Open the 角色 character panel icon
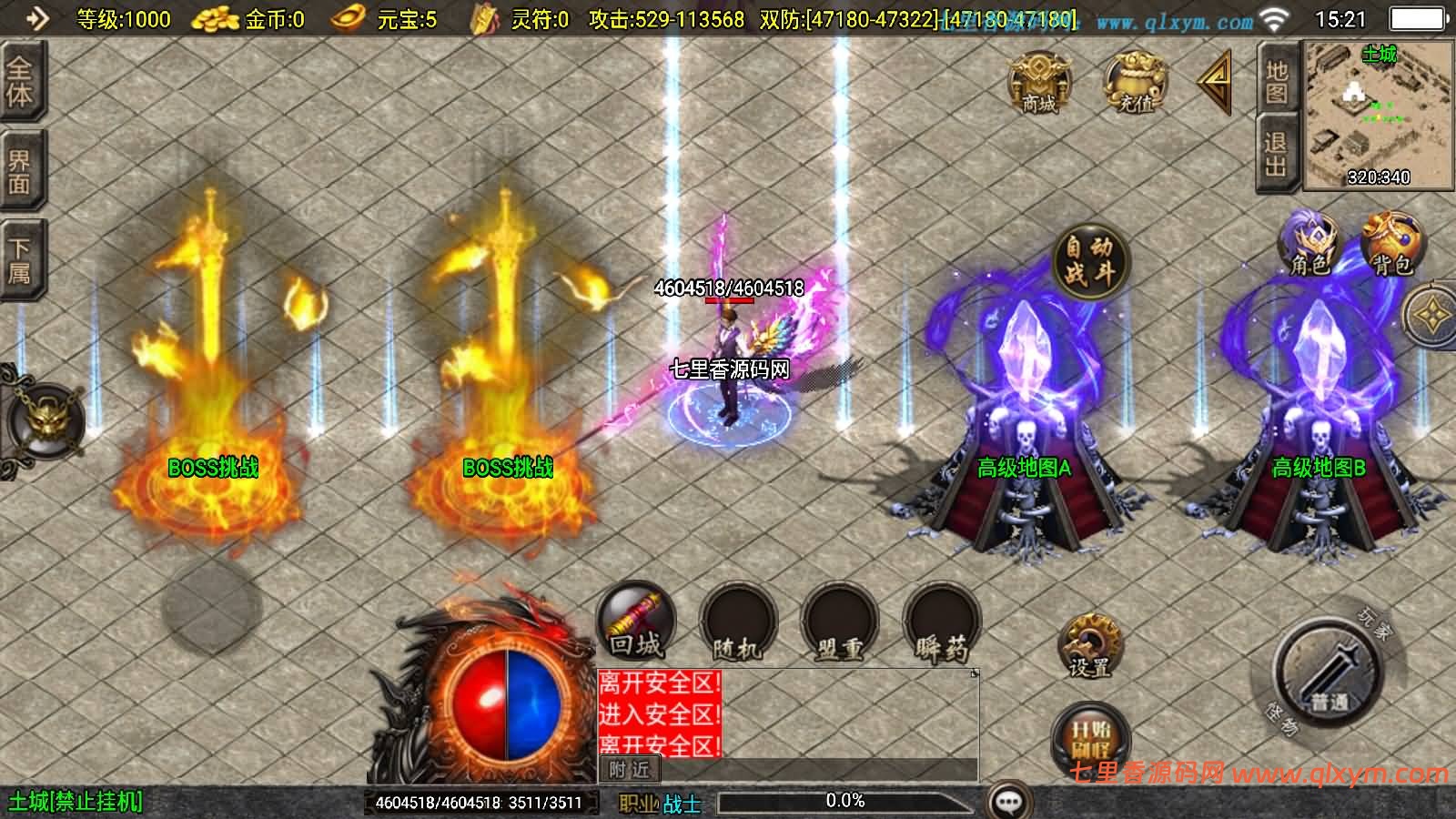The image size is (1456, 819). (x=1310, y=241)
